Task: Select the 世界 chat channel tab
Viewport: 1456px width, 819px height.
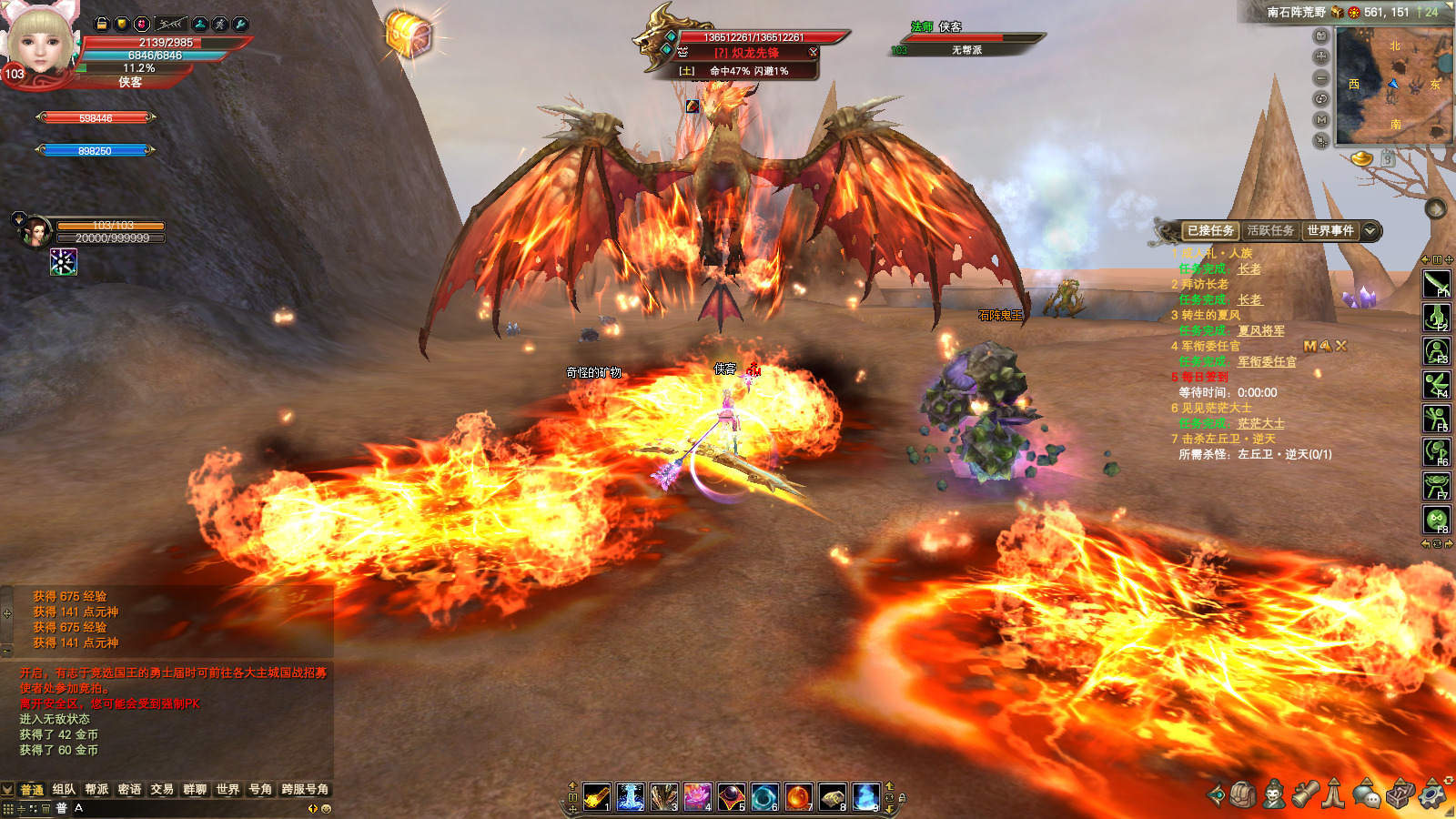Action: click(x=227, y=789)
